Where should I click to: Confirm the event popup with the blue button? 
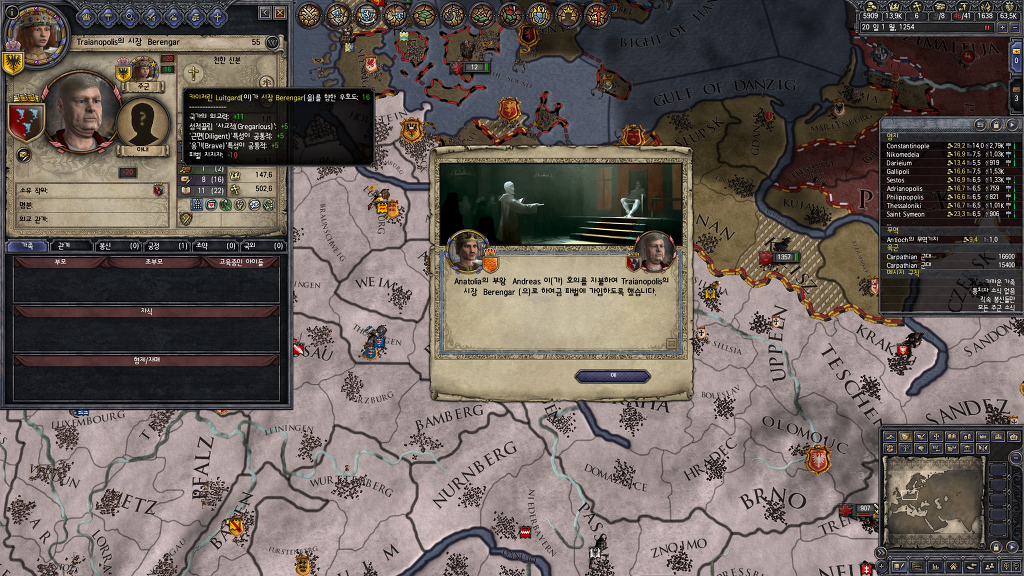point(612,376)
